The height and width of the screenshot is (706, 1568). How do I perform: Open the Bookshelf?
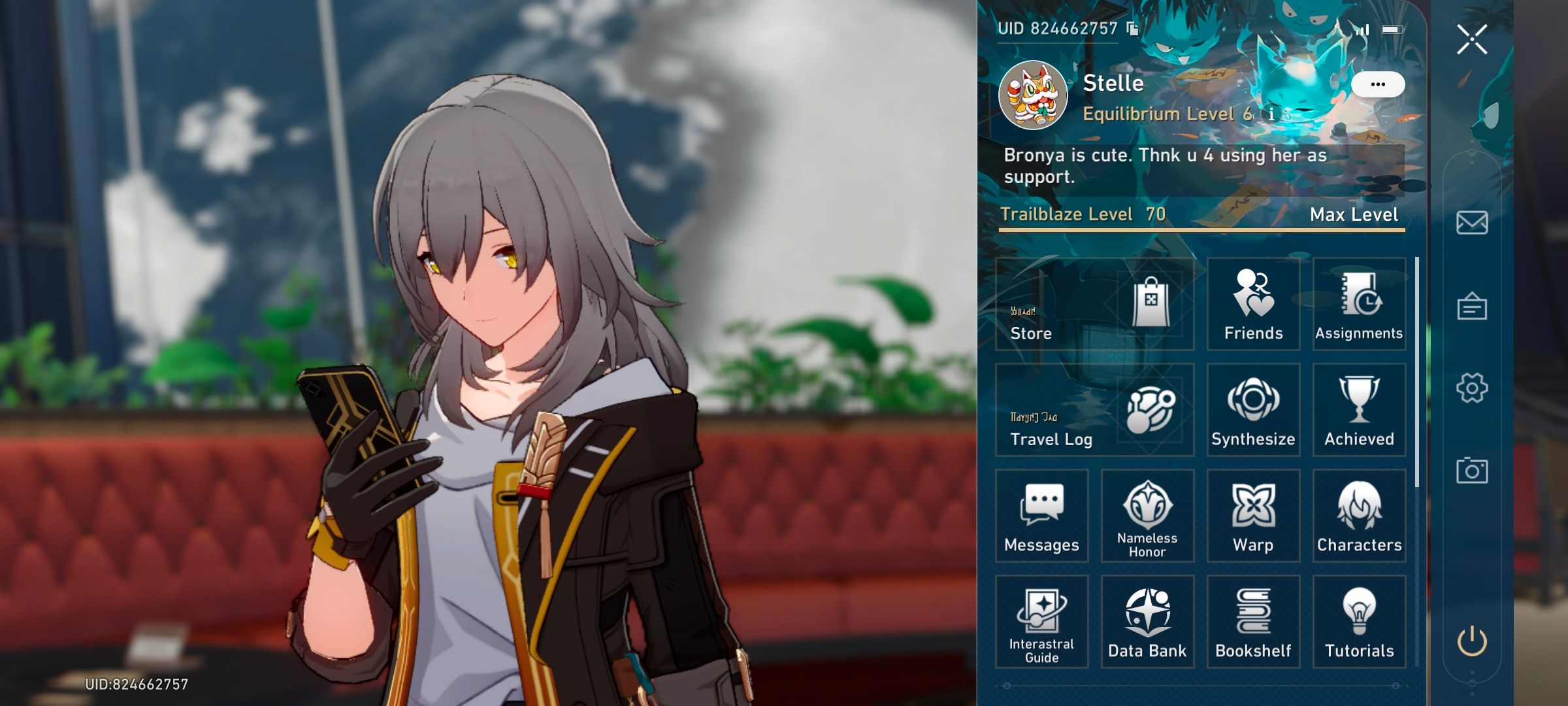tap(1253, 622)
